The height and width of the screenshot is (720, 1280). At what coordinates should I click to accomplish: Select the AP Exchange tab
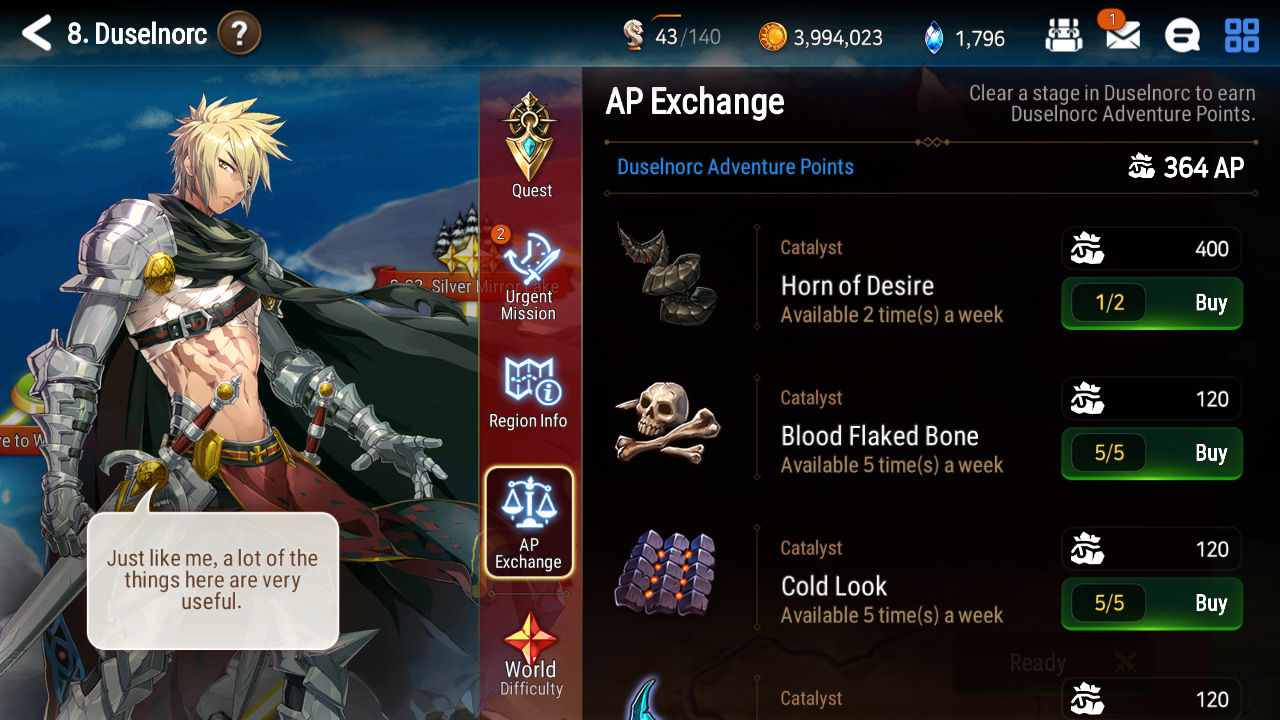click(x=529, y=522)
